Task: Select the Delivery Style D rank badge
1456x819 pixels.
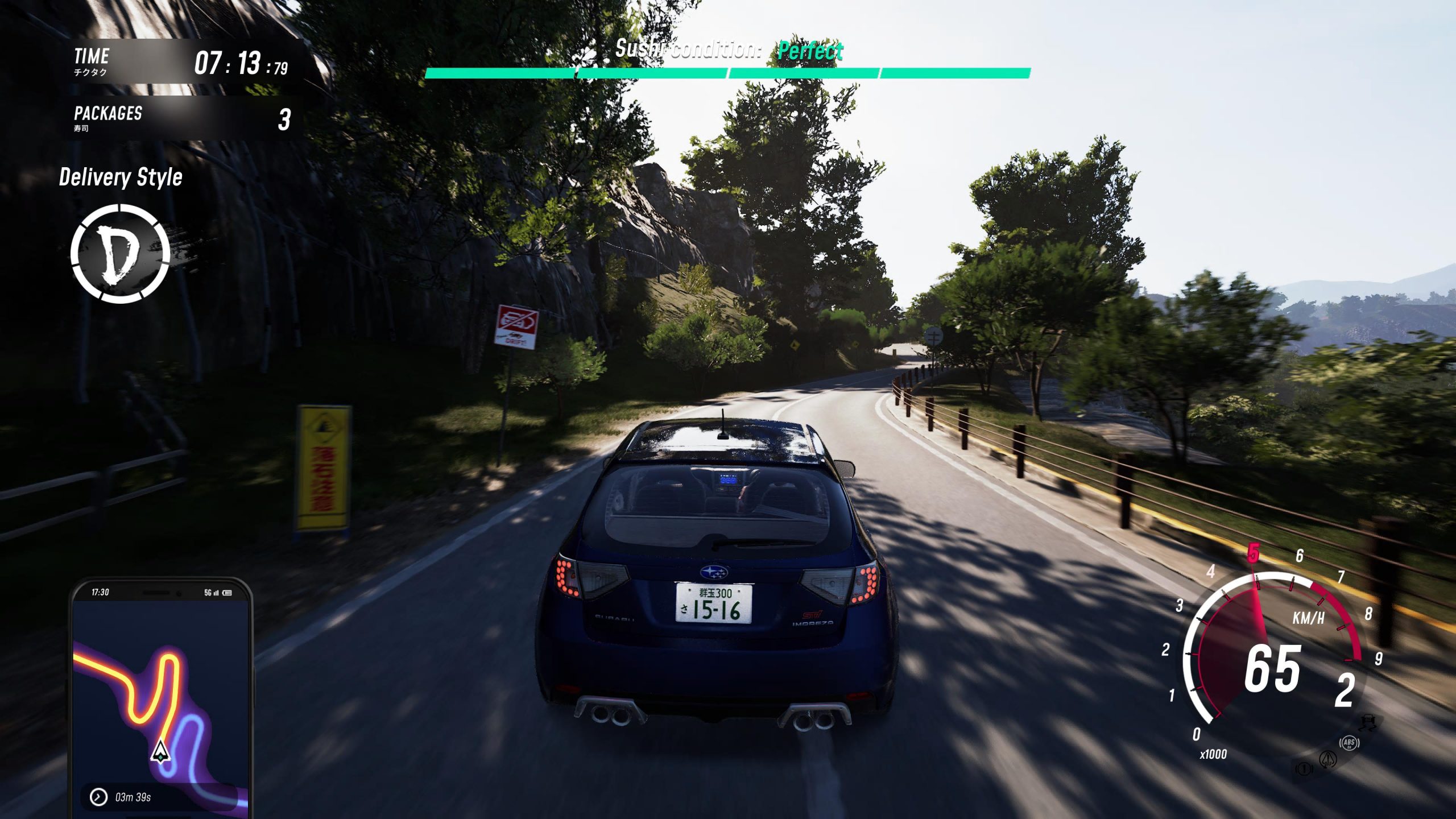Action: [x=120, y=254]
